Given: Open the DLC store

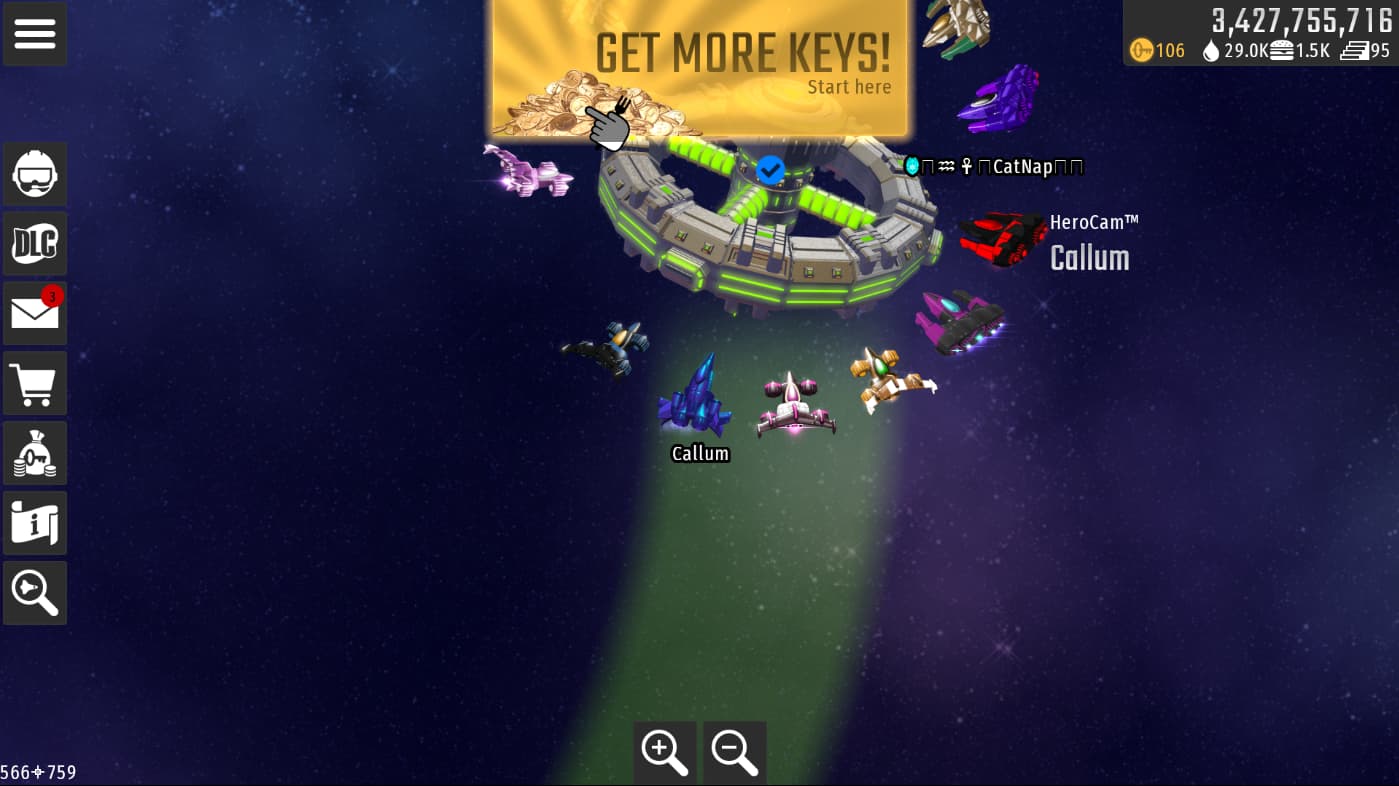Looking at the screenshot, I should 35,244.
